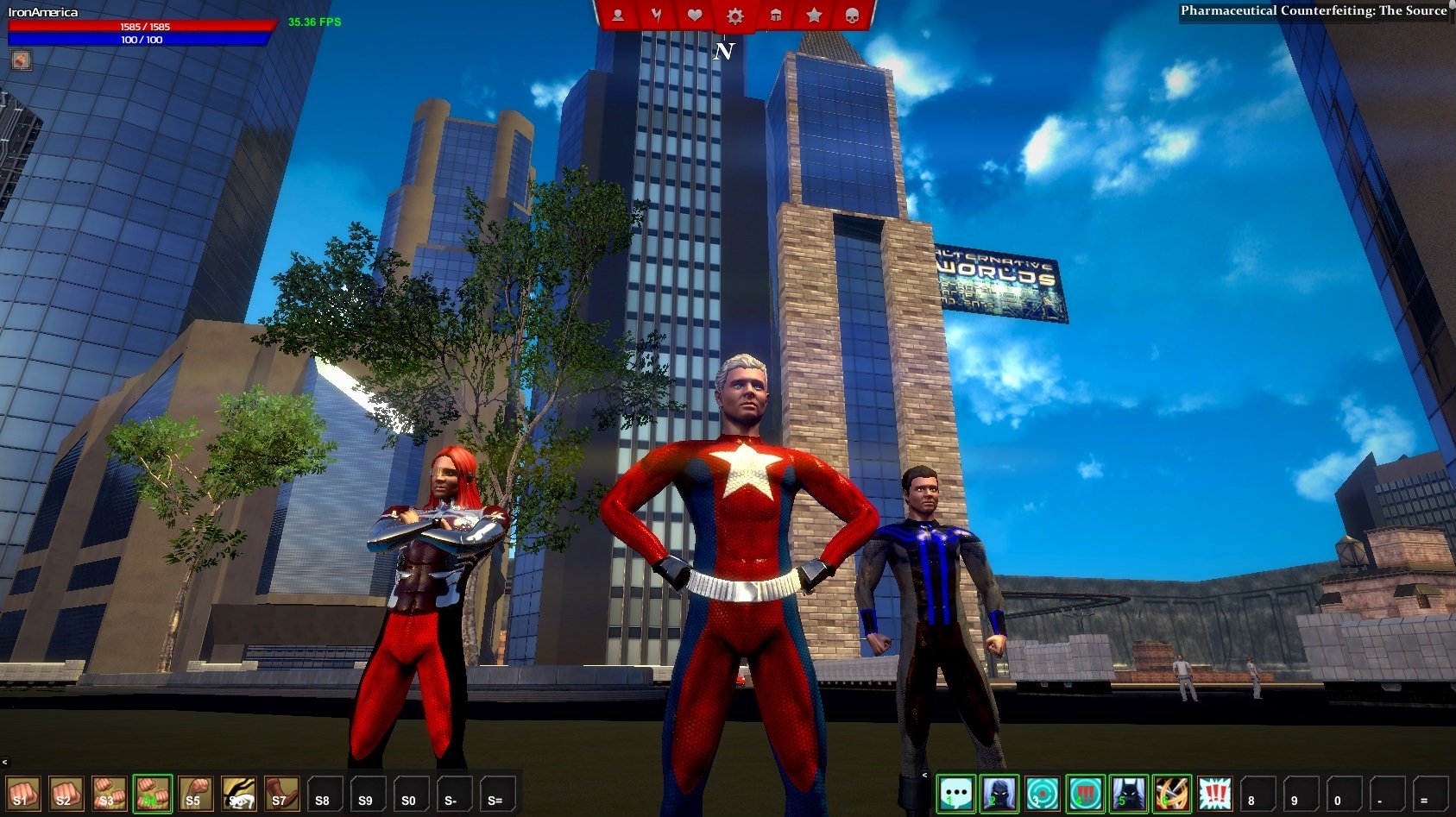Open the star missions icon
Viewport: 1456px width, 817px height.
[x=812, y=15]
